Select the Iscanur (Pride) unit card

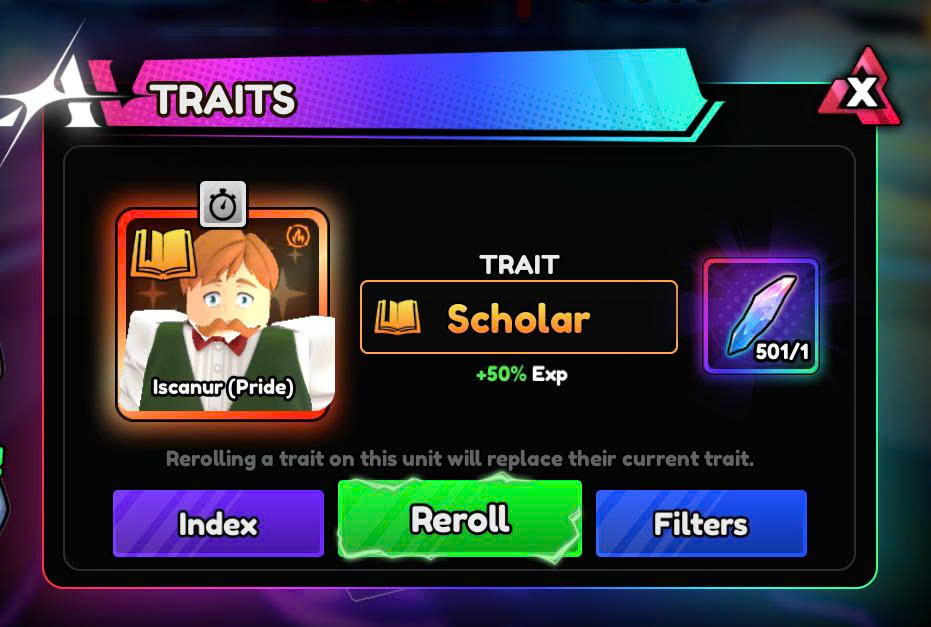tap(223, 314)
